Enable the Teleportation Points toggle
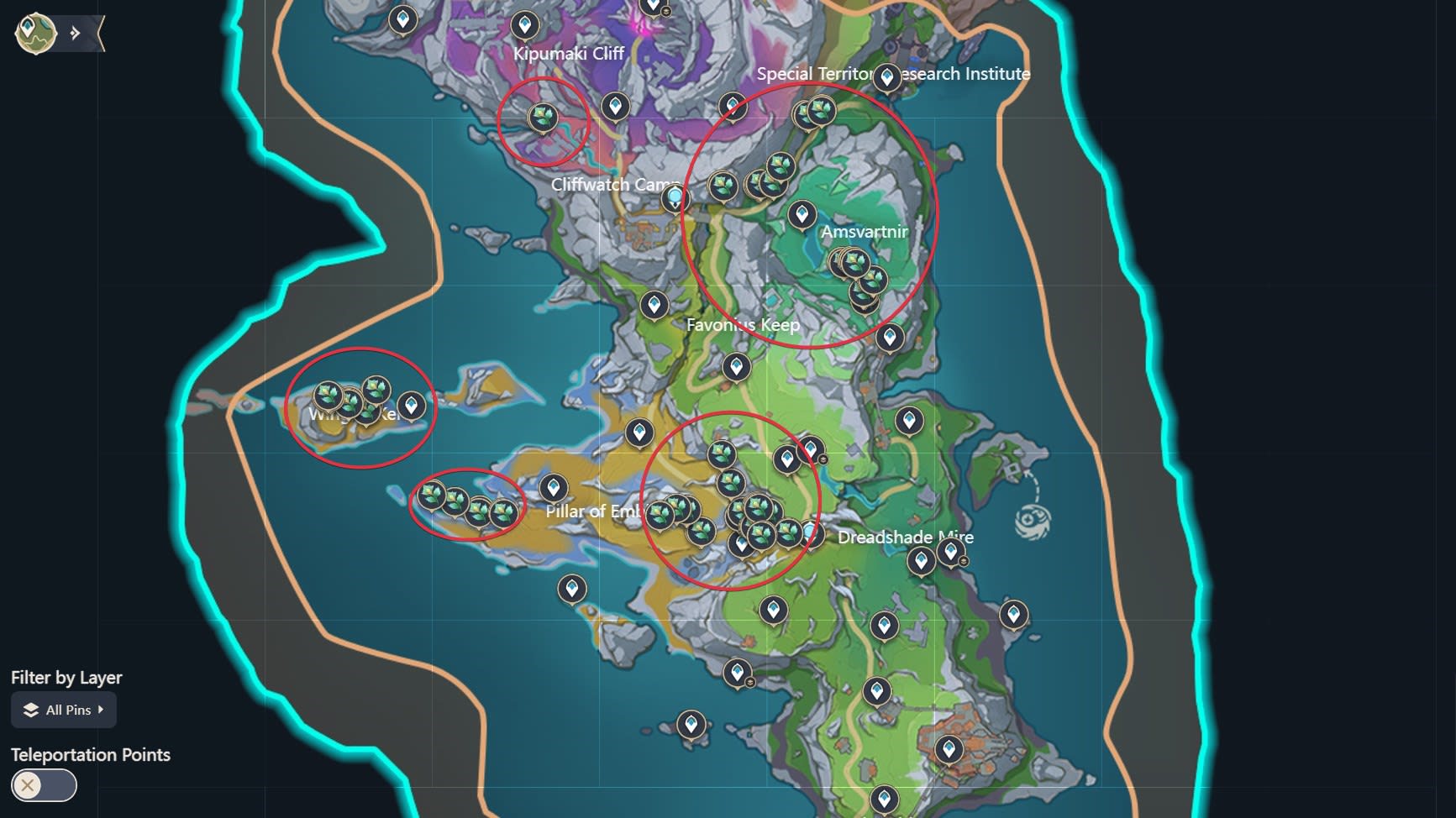Viewport: 1456px width, 818px height. [x=45, y=786]
